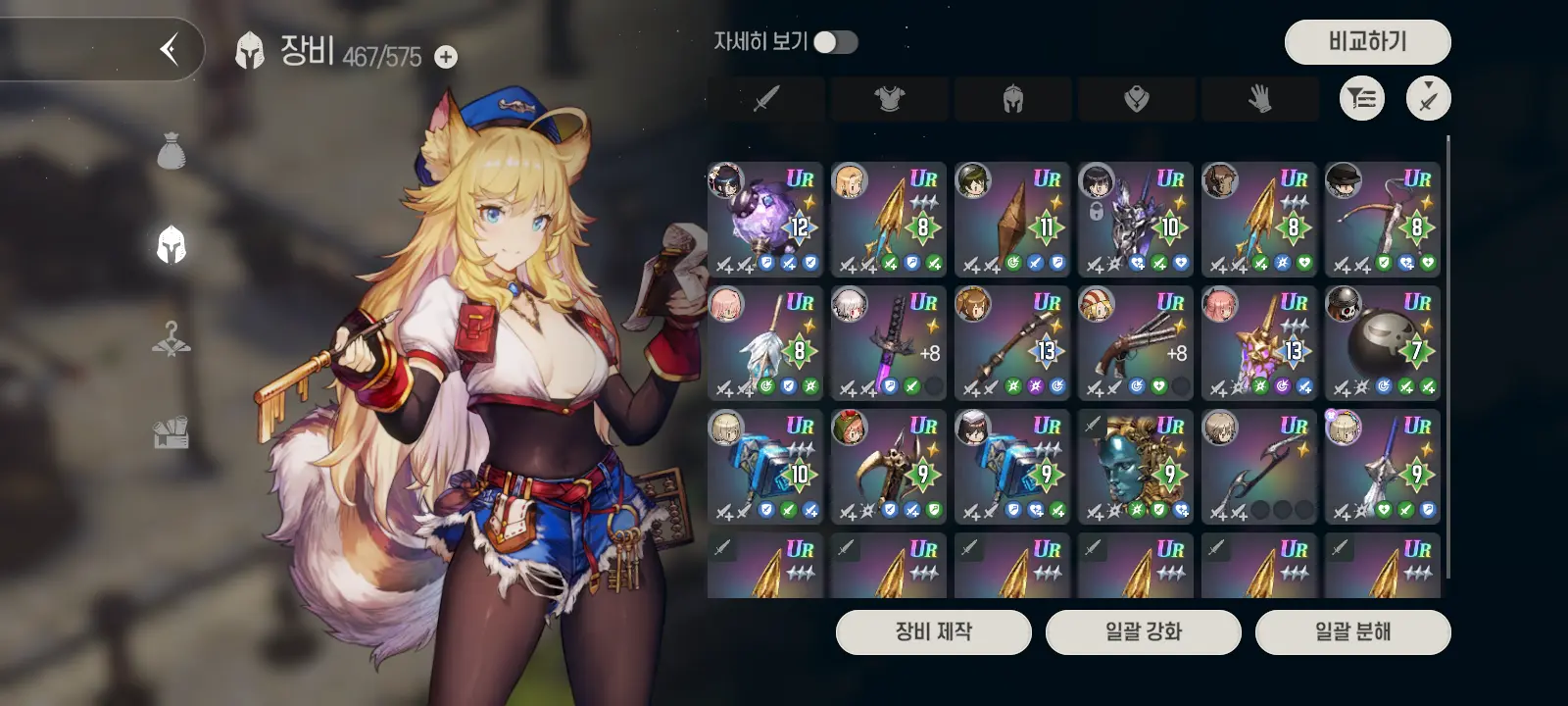This screenshot has height=706, width=1568.
Task: Switch to the glove equipment tab
Action: tap(1260, 98)
